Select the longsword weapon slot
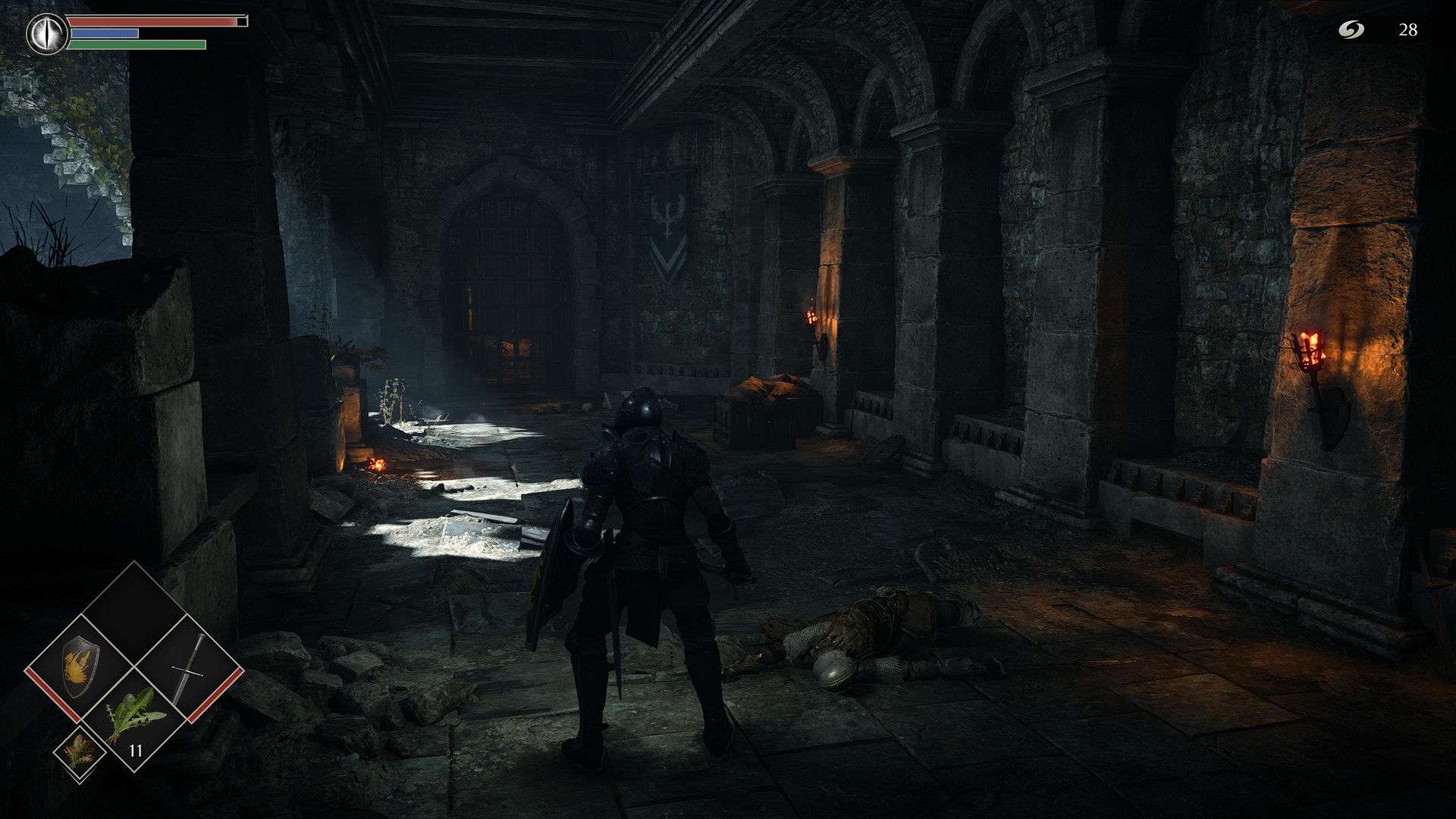Screen dimensions: 1456x819 188,667
